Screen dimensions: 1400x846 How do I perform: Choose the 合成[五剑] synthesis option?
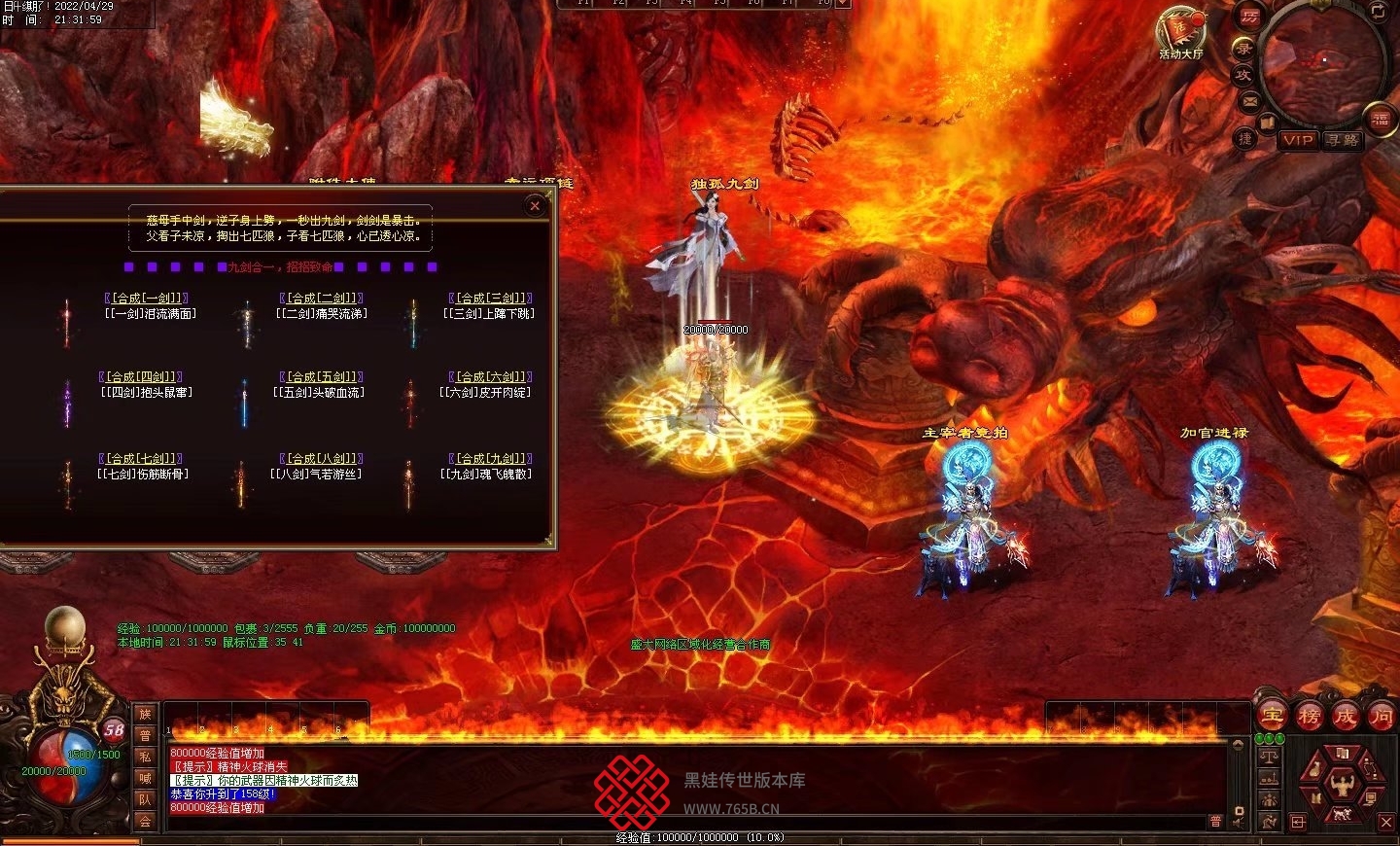pos(321,376)
